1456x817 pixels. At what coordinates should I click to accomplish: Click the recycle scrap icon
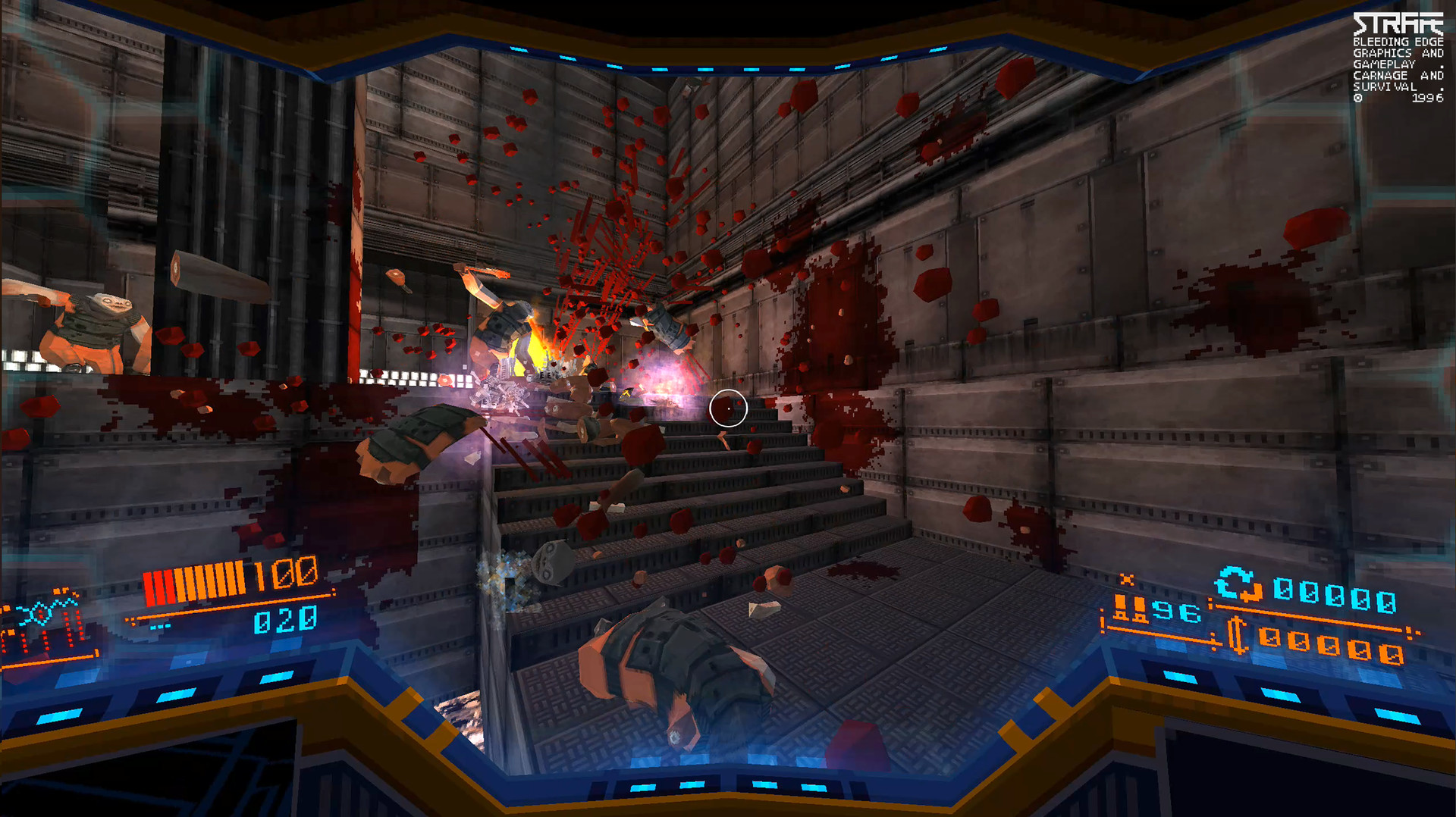tap(1238, 584)
